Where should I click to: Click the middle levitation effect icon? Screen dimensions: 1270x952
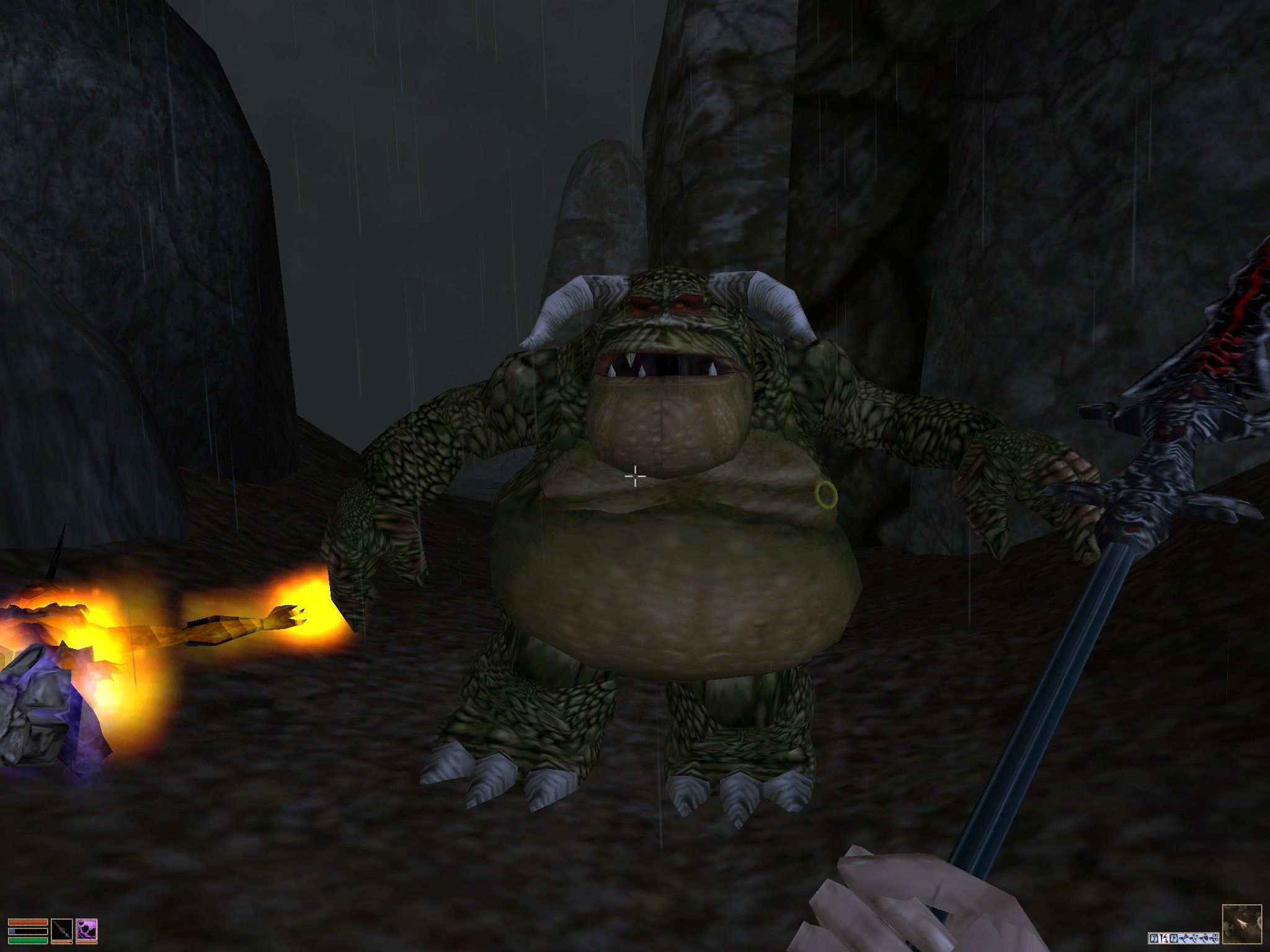(1194, 938)
